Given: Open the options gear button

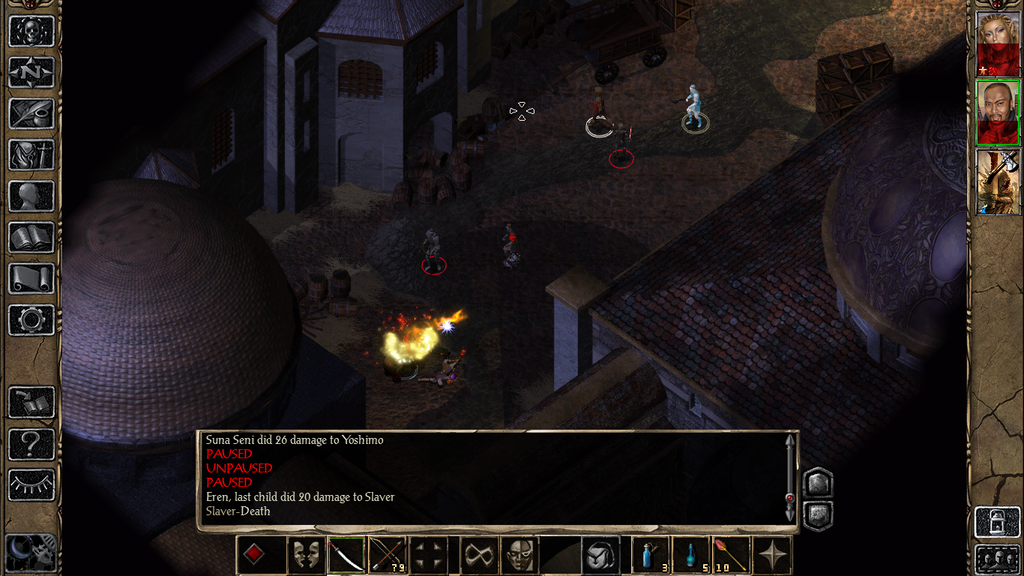Looking at the screenshot, I should [x=31, y=320].
